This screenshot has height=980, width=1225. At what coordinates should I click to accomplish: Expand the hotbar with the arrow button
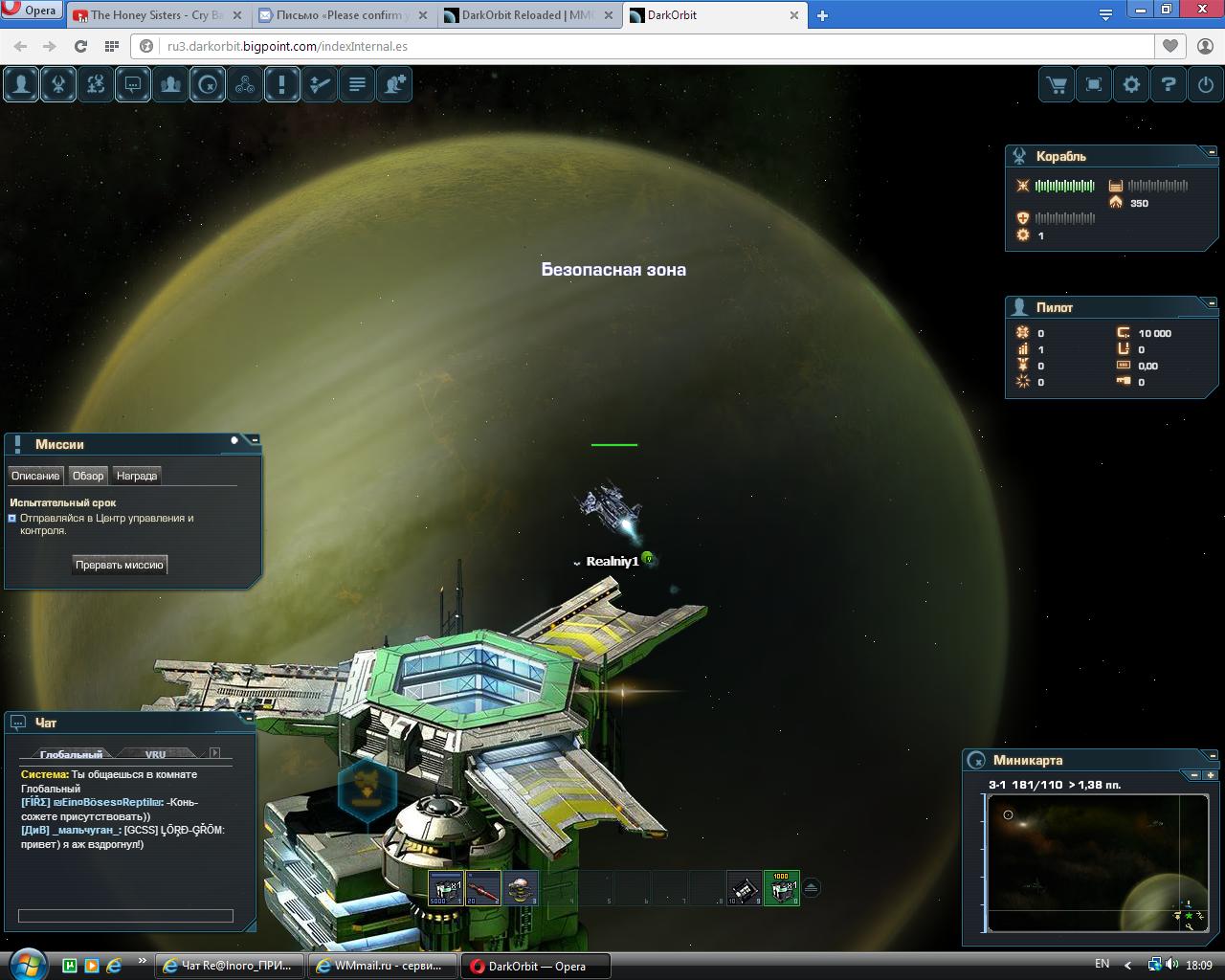(811, 887)
